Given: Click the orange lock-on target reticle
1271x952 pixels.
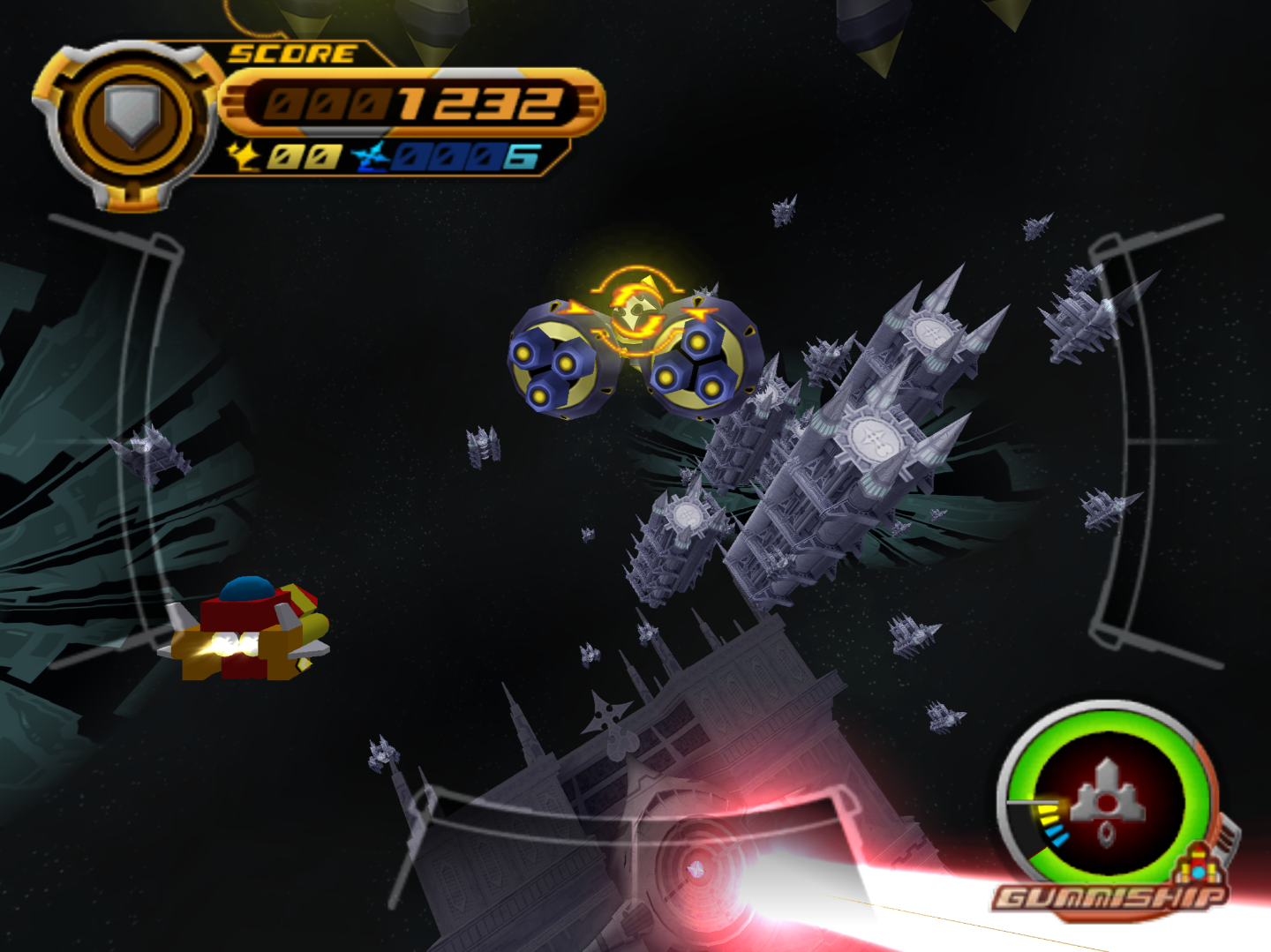Looking at the screenshot, I should (637, 309).
